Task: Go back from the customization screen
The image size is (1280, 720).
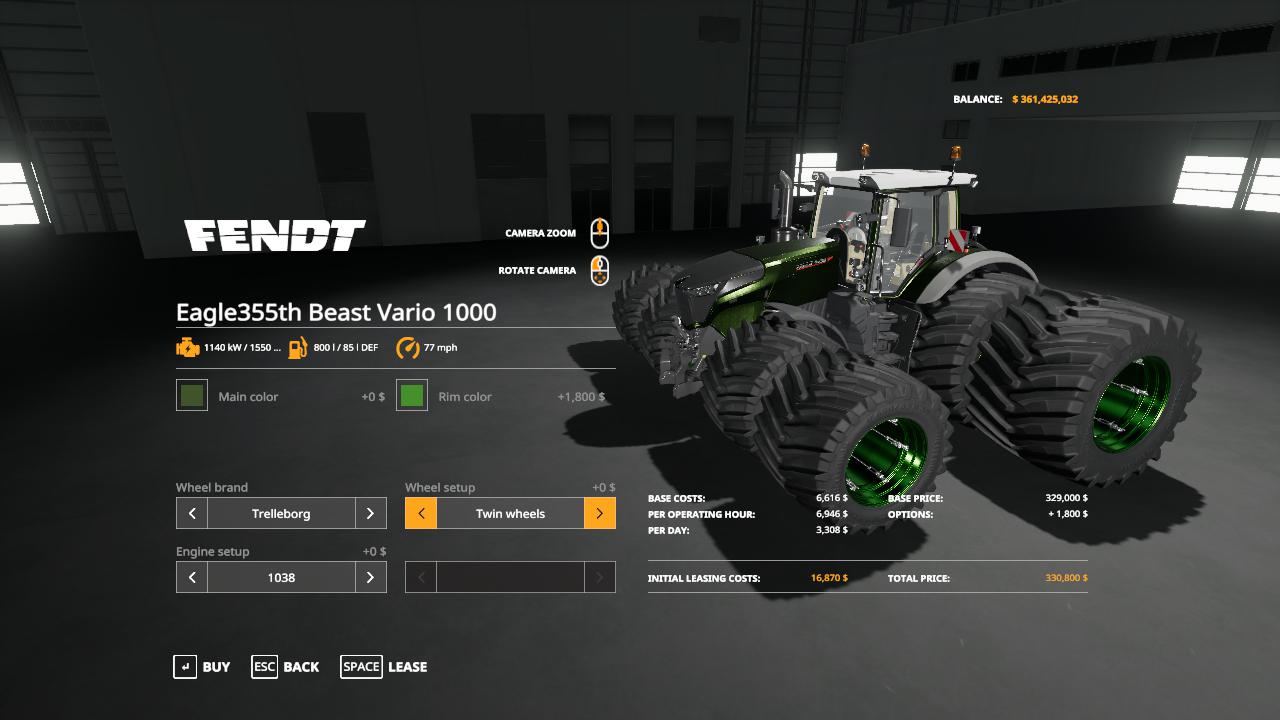Action: [300, 667]
